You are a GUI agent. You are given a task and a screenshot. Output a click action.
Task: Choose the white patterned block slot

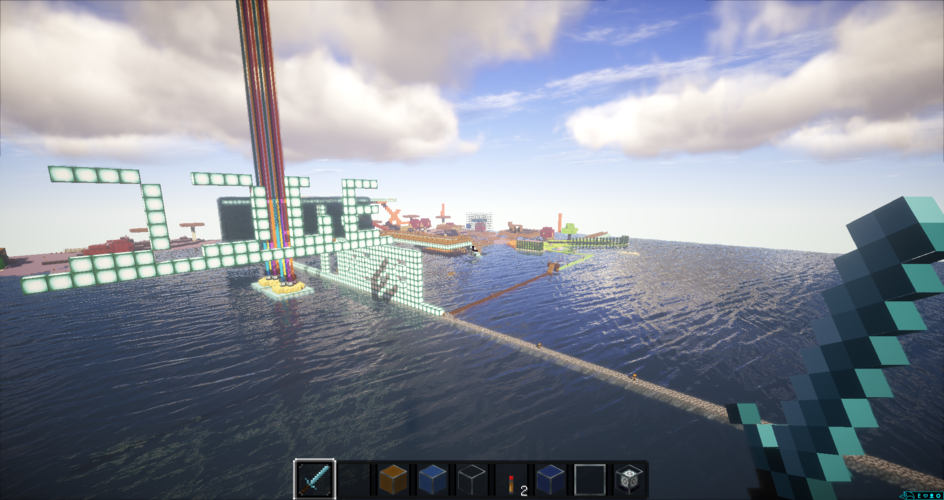pos(628,479)
